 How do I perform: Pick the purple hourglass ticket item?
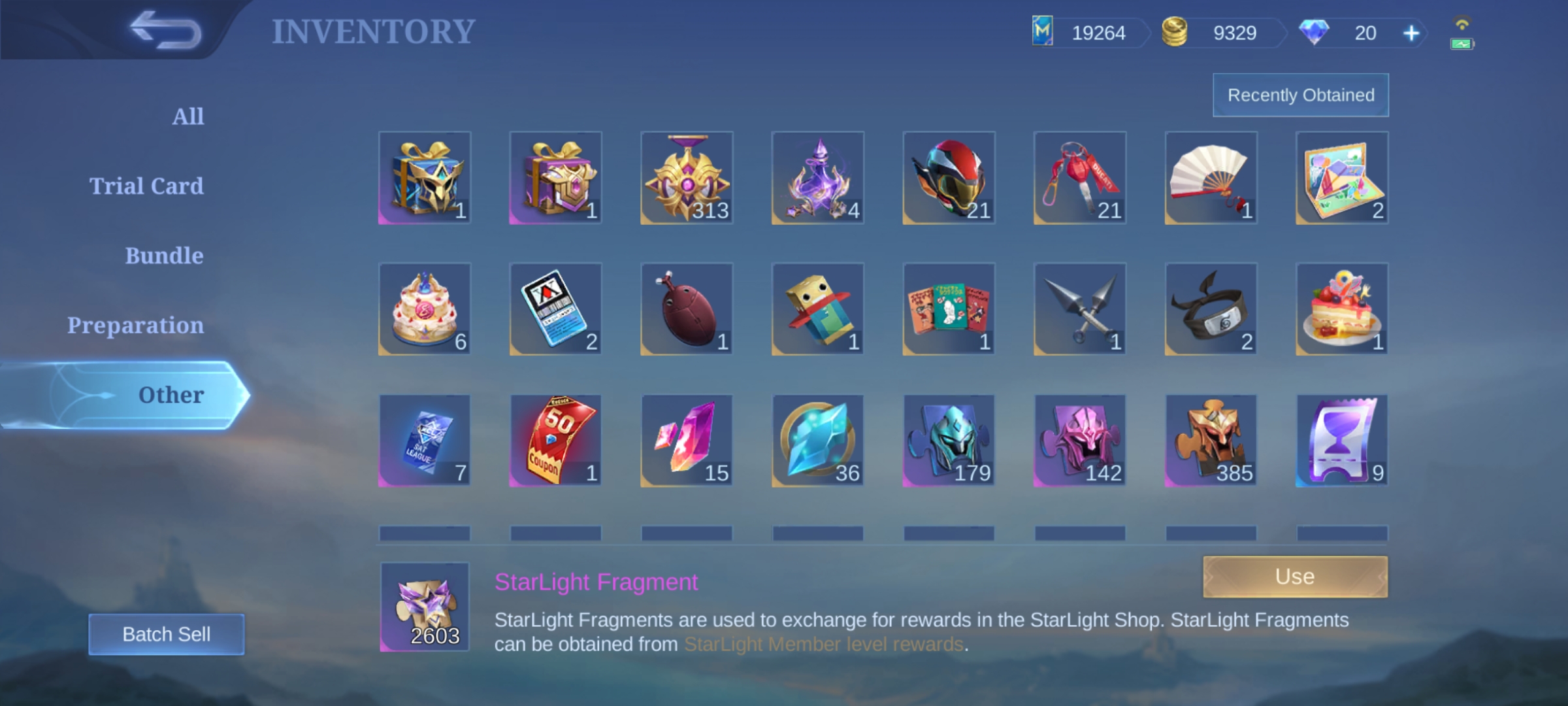pyautogui.click(x=1341, y=441)
